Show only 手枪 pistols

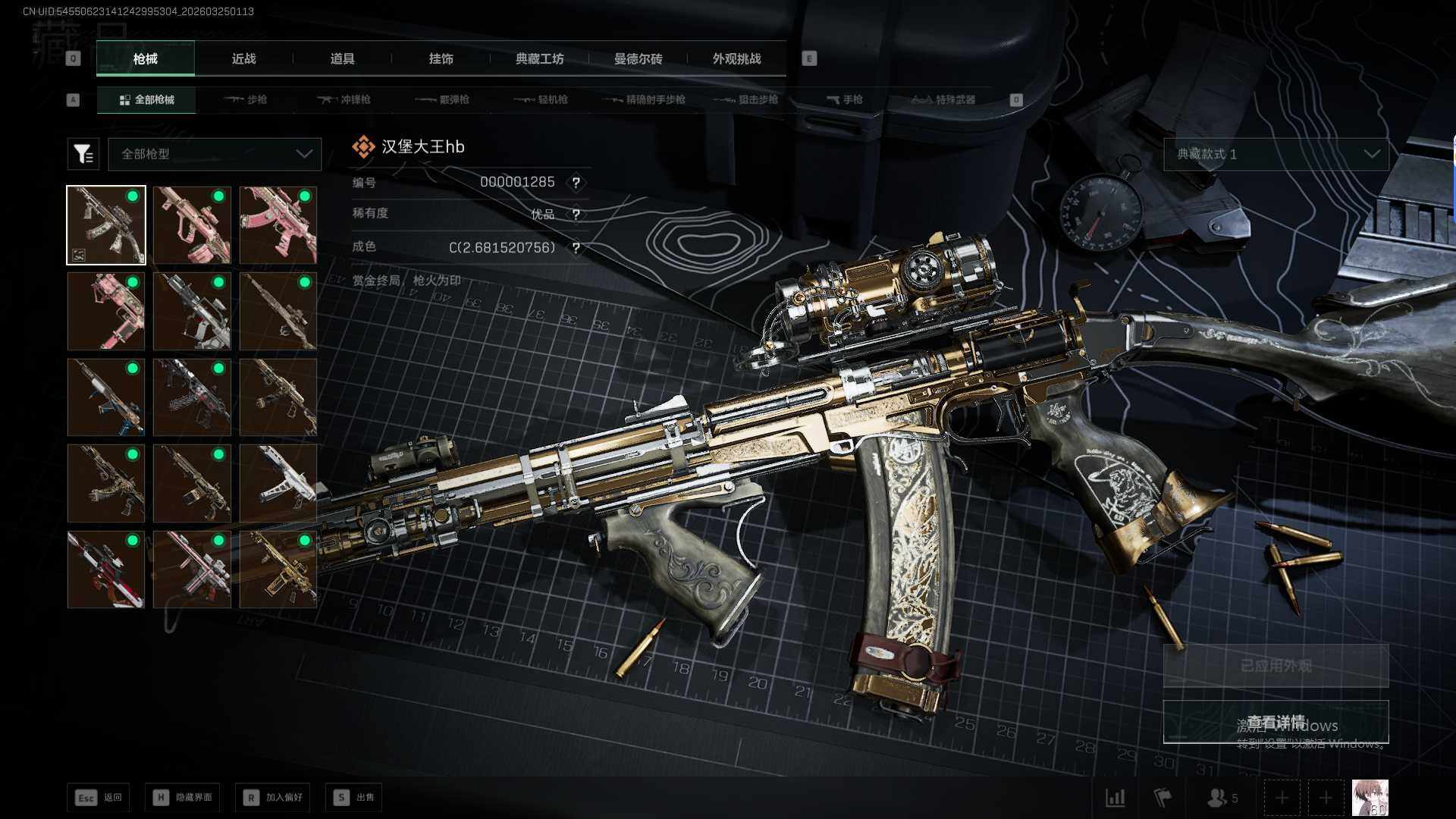click(844, 99)
